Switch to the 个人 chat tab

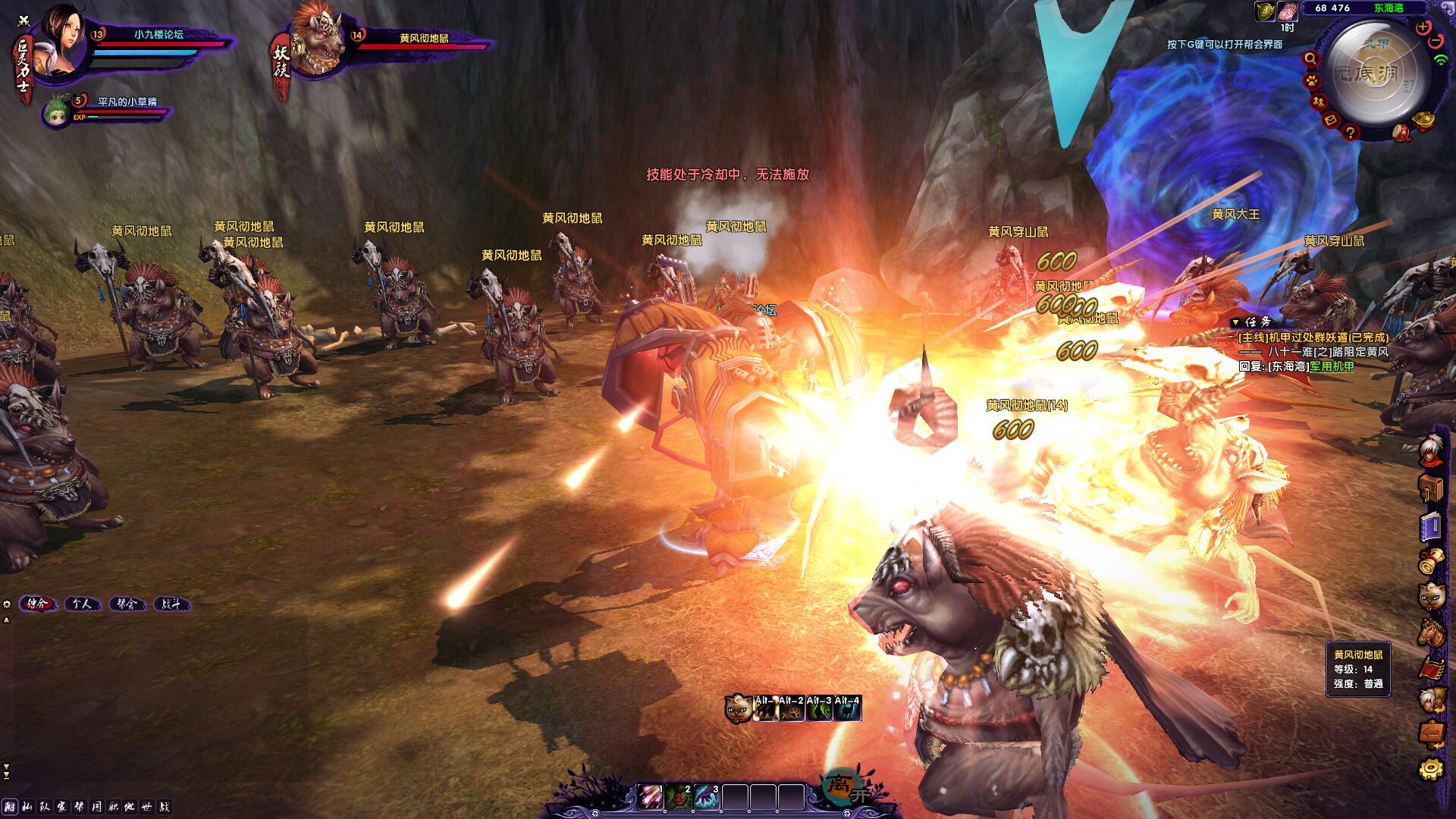(x=82, y=604)
